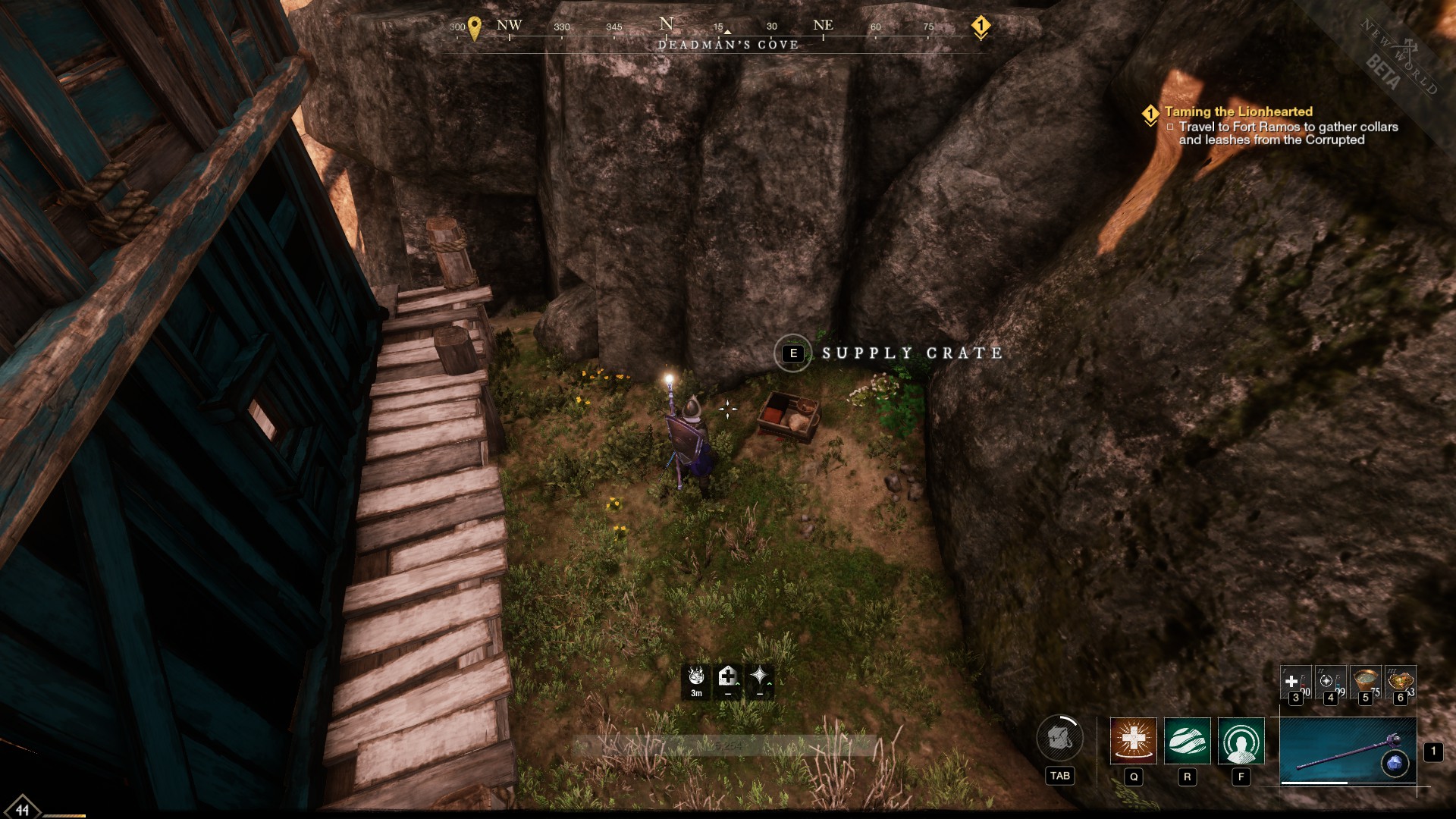The image size is (1456, 819).
Task: Click the level 44 indicator
Action: pyautogui.click(x=23, y=811)
